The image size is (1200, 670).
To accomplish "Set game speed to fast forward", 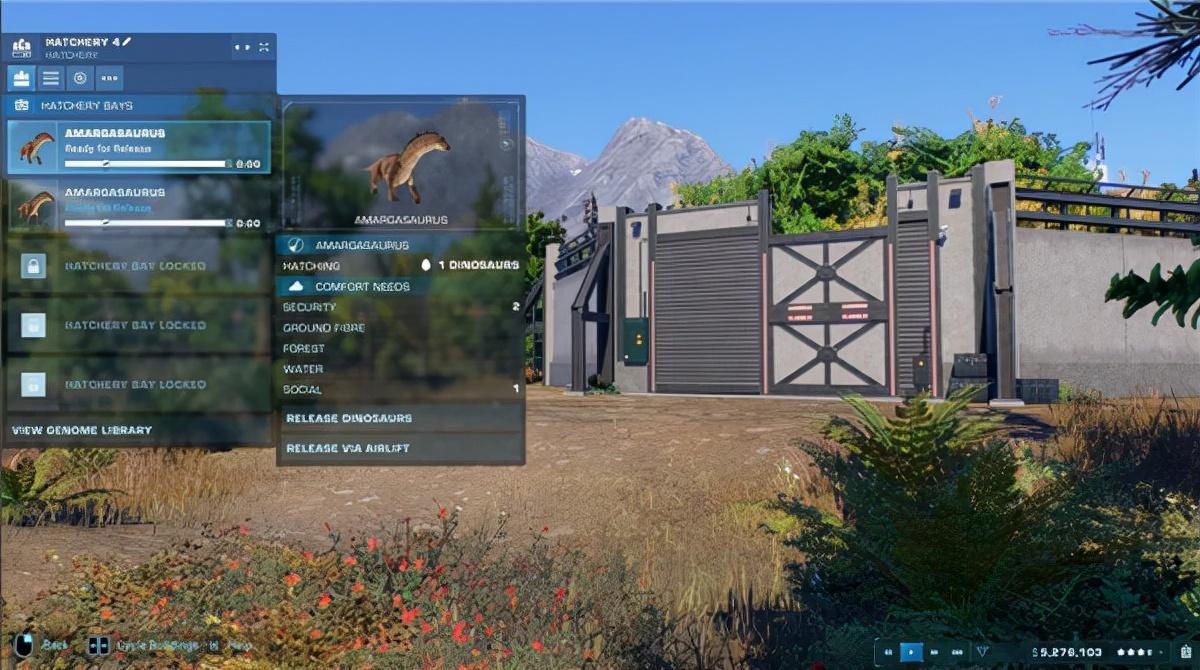I will pyautogui.click(x=934, y=652).
